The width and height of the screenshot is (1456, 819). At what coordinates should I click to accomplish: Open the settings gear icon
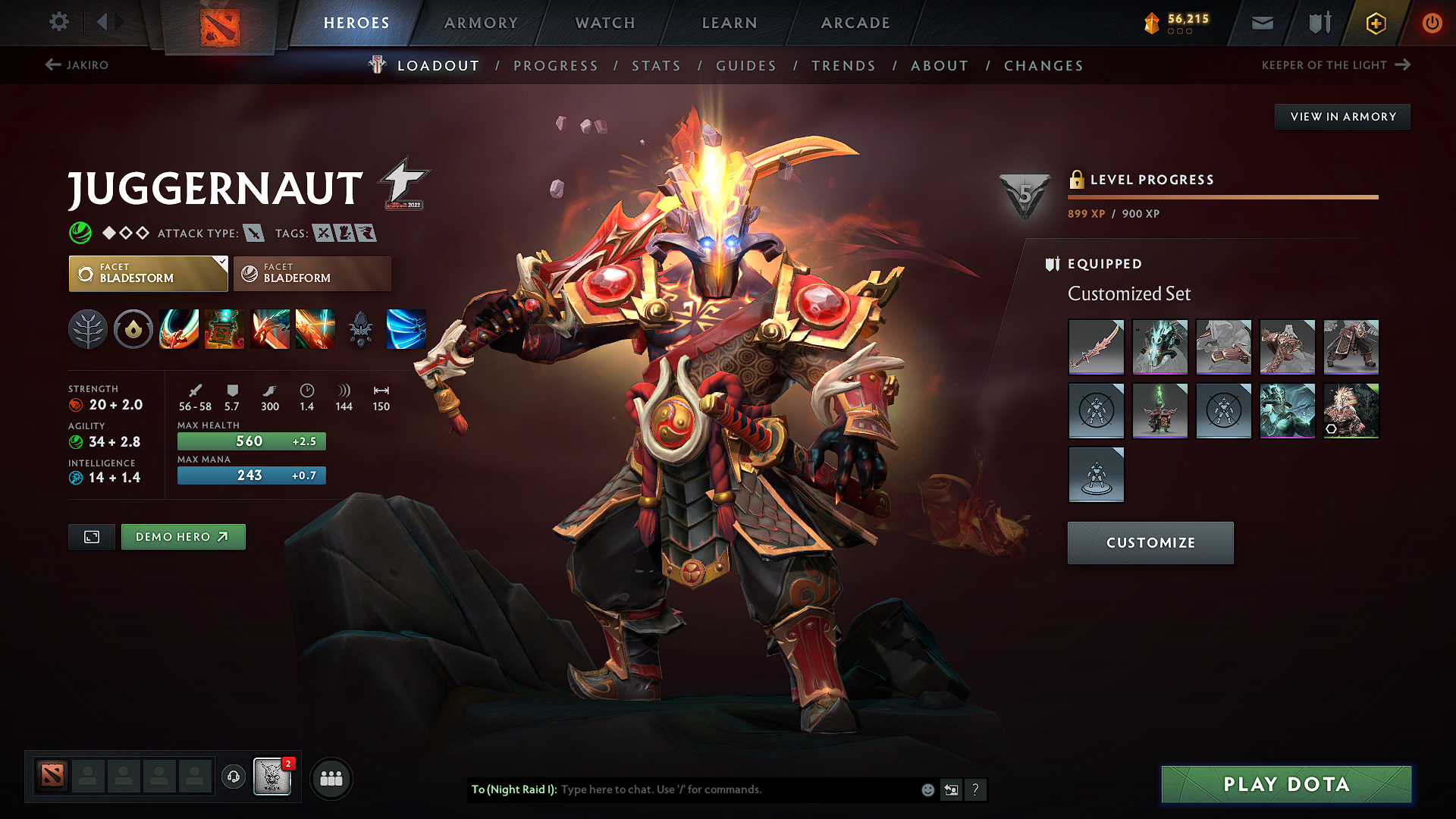(x=58, y=22)
